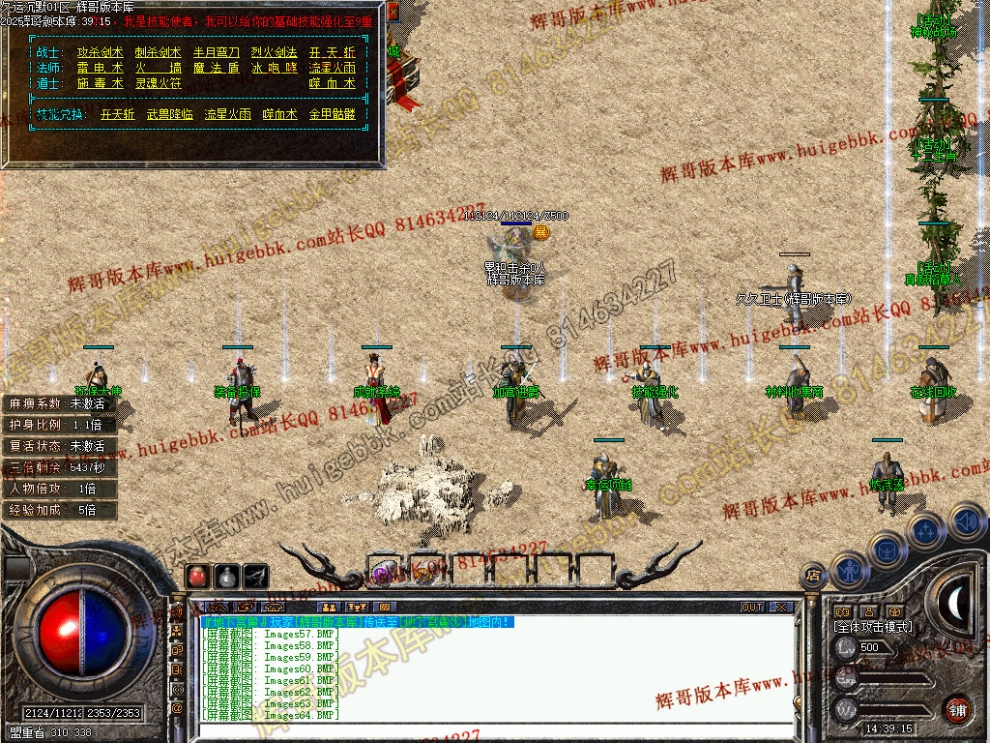
Task: Select the 攻杀剑术 warrior skill link
Action: pos(101,52)
